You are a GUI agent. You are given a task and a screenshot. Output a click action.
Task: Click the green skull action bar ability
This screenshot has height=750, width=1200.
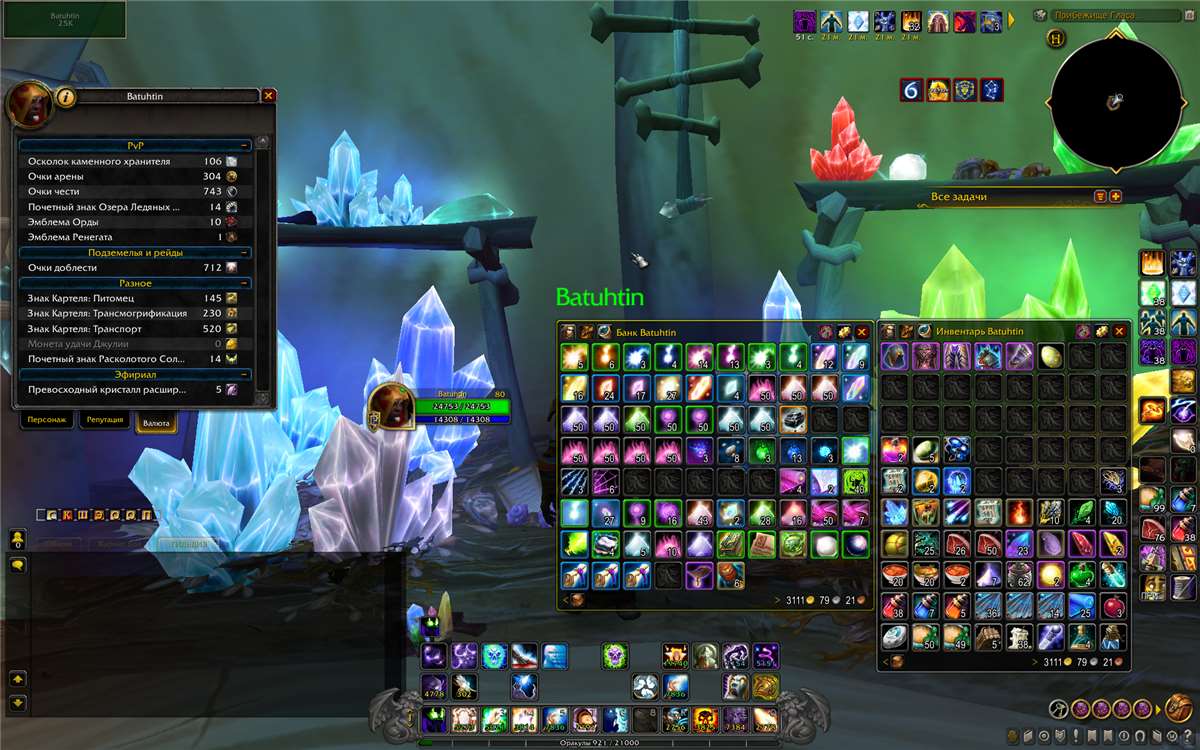pos(617,655)
